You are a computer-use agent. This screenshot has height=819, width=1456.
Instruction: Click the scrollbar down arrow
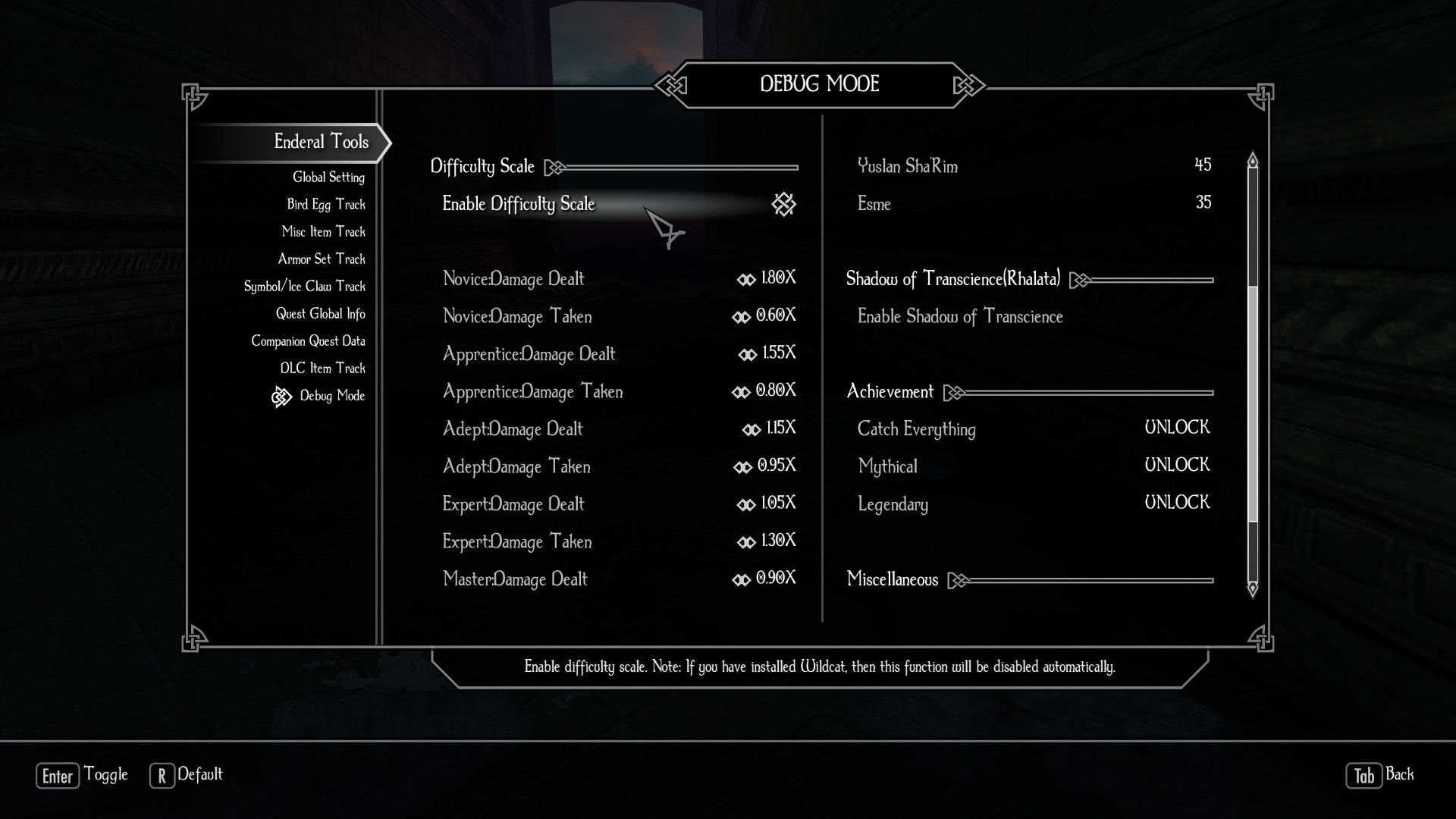click(x=1253, y=588)
